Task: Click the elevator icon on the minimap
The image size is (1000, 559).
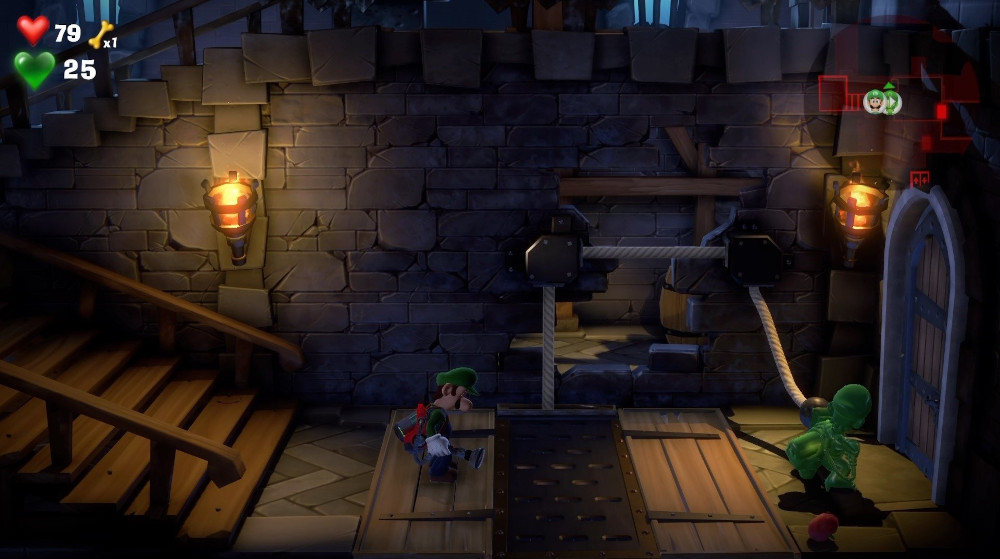Action: click(919, 180)
